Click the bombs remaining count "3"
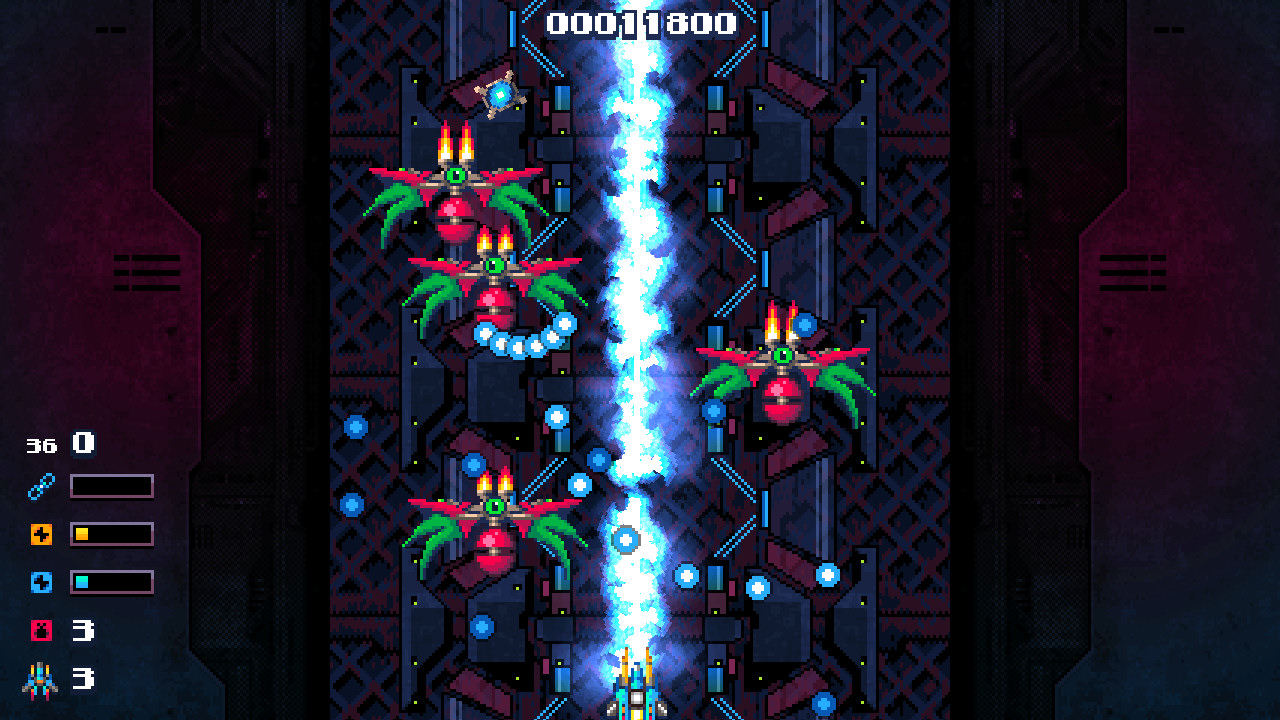 pos(82,631)
